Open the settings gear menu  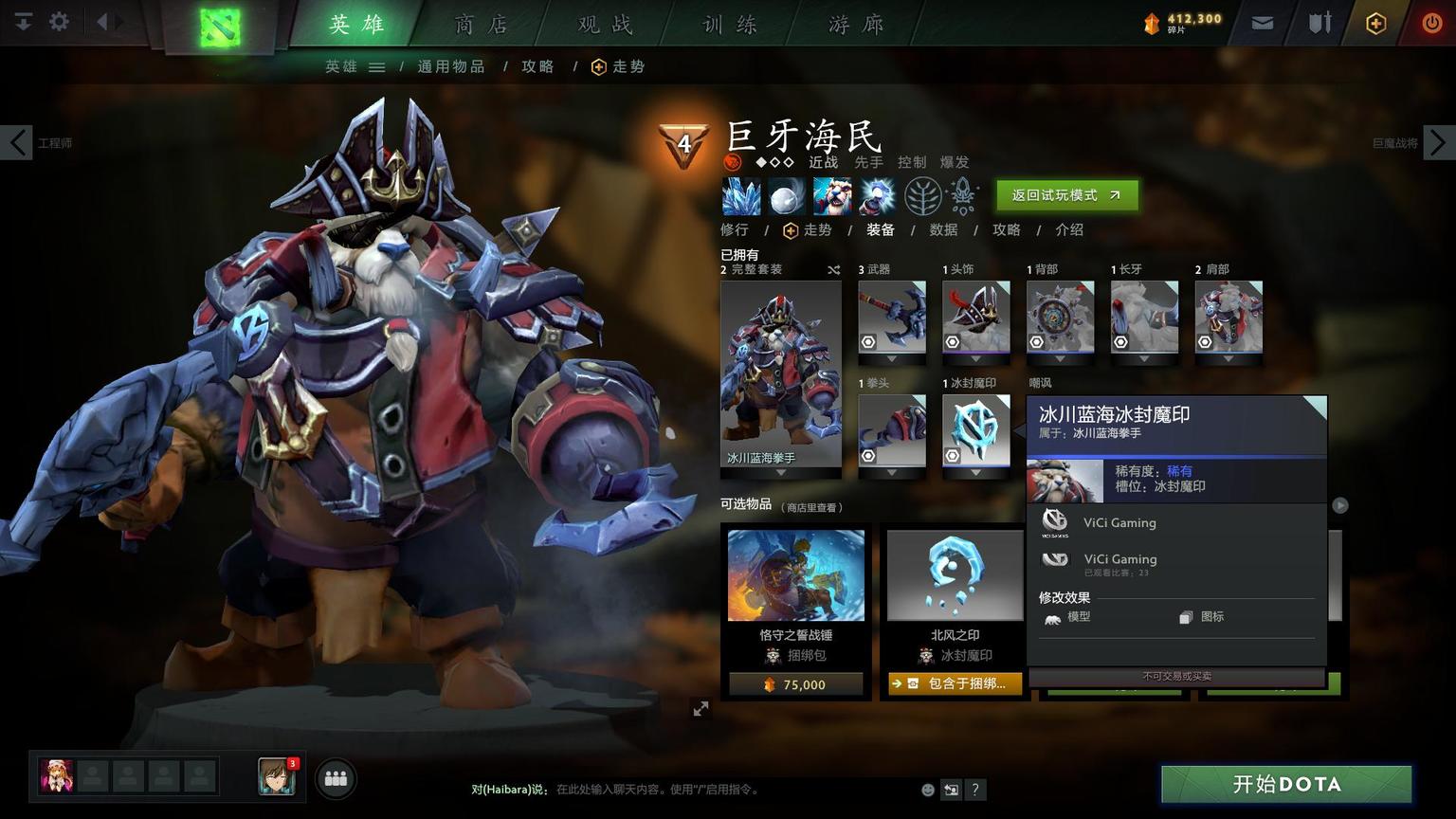[x=59, y=21]
